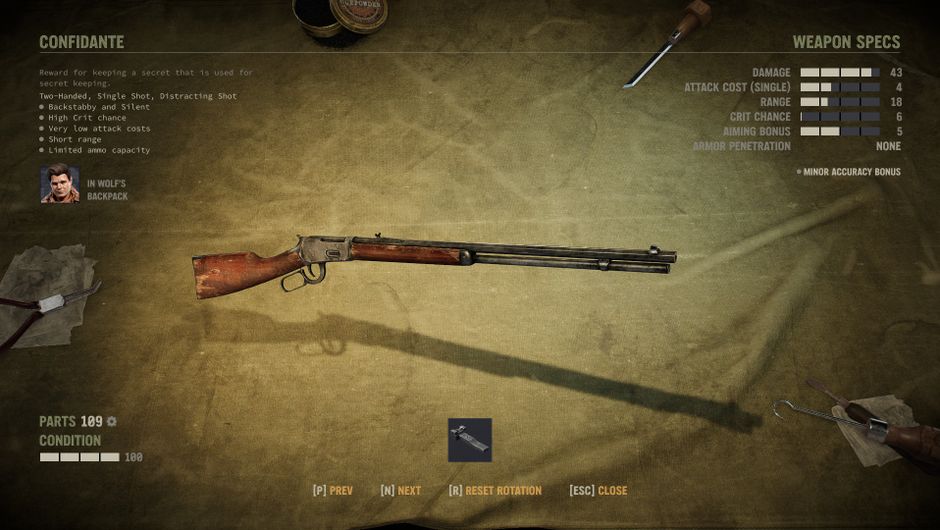Click Wolf's character portrait
Image resolution: width=940 pixels, height=530 pixels.
(60, 184)
